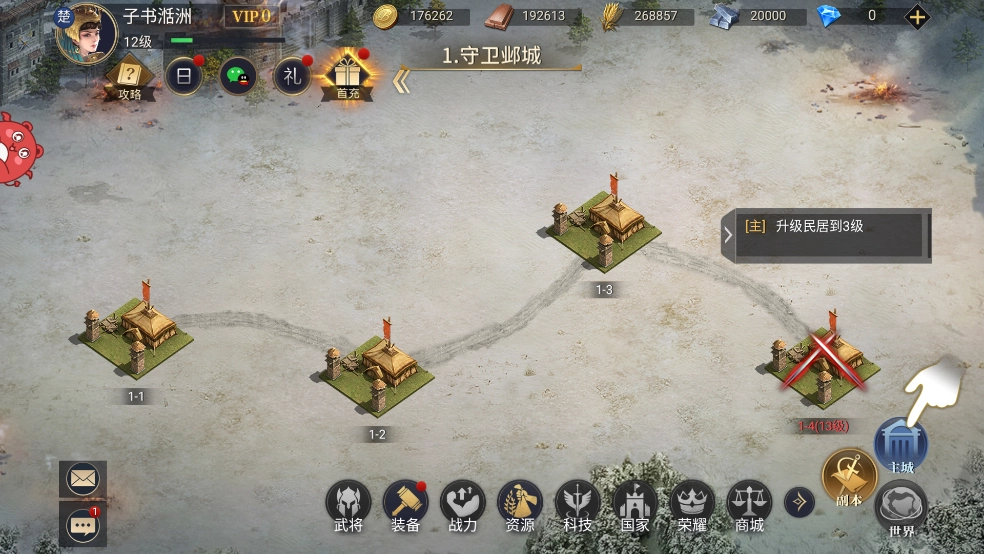
Task: Return to 主城 main city
Action: [x=901, y=445]
